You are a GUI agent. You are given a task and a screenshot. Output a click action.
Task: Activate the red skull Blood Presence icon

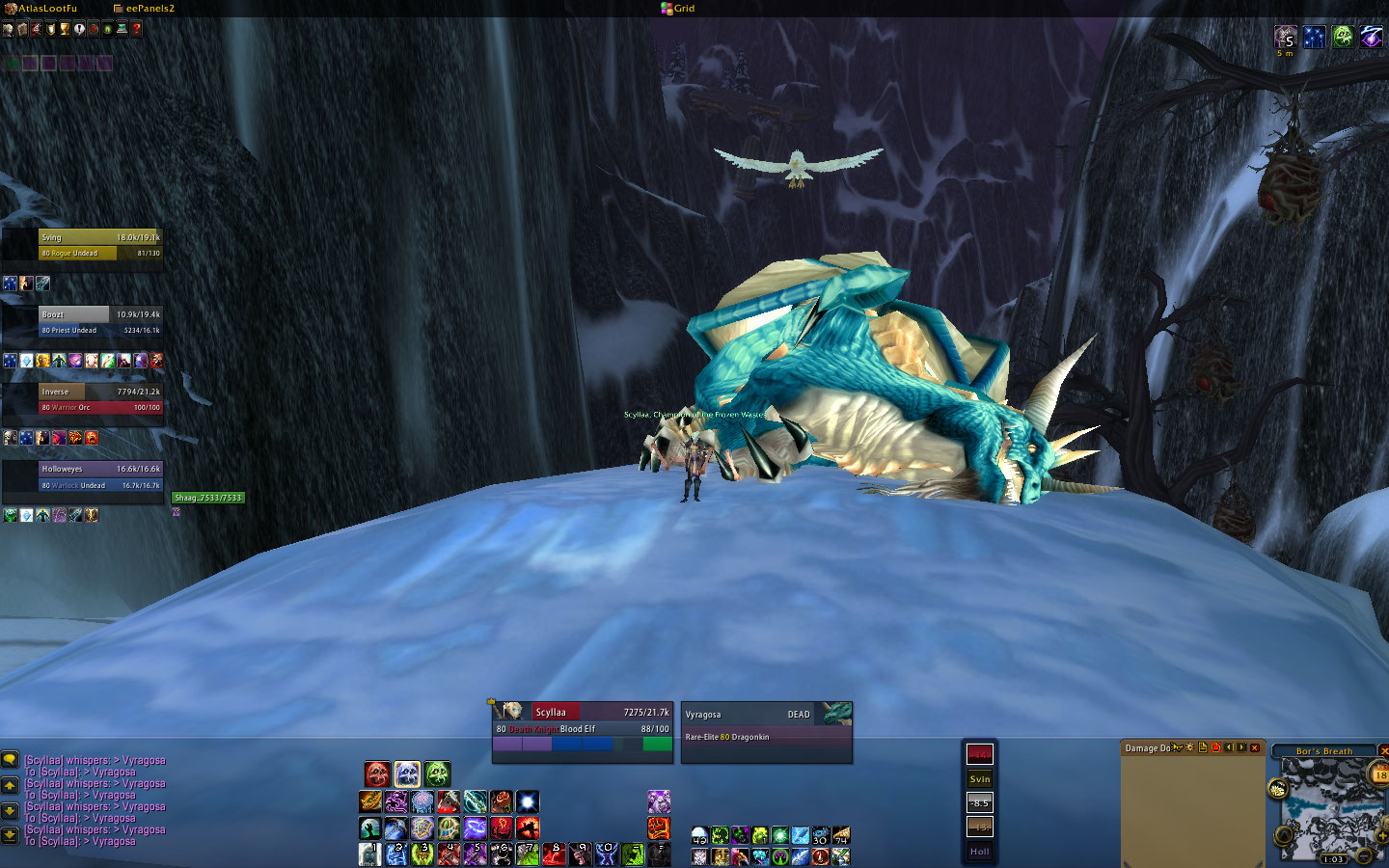point(377,773)
